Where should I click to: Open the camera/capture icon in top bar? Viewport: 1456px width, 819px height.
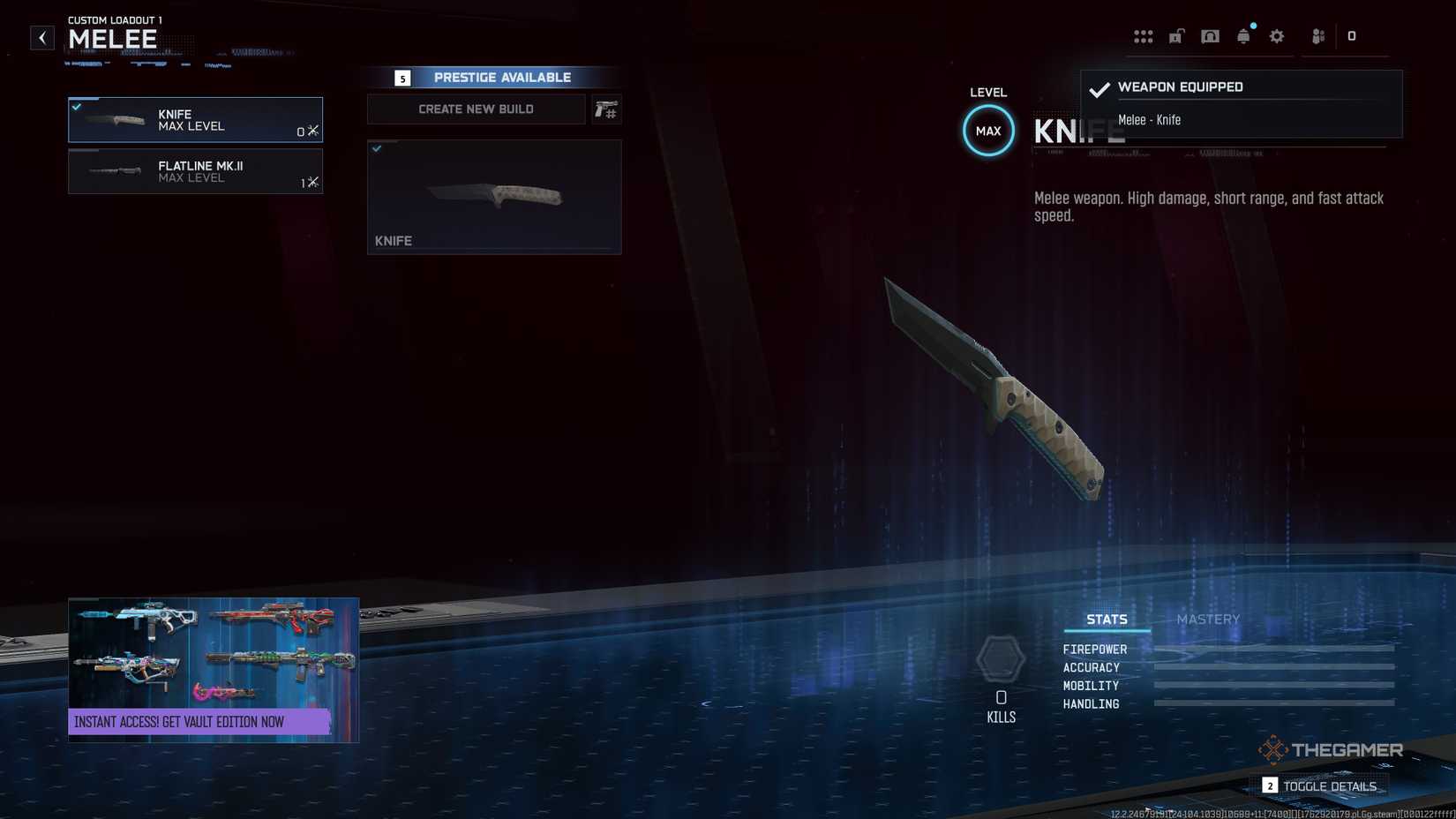pos(1210,36)
